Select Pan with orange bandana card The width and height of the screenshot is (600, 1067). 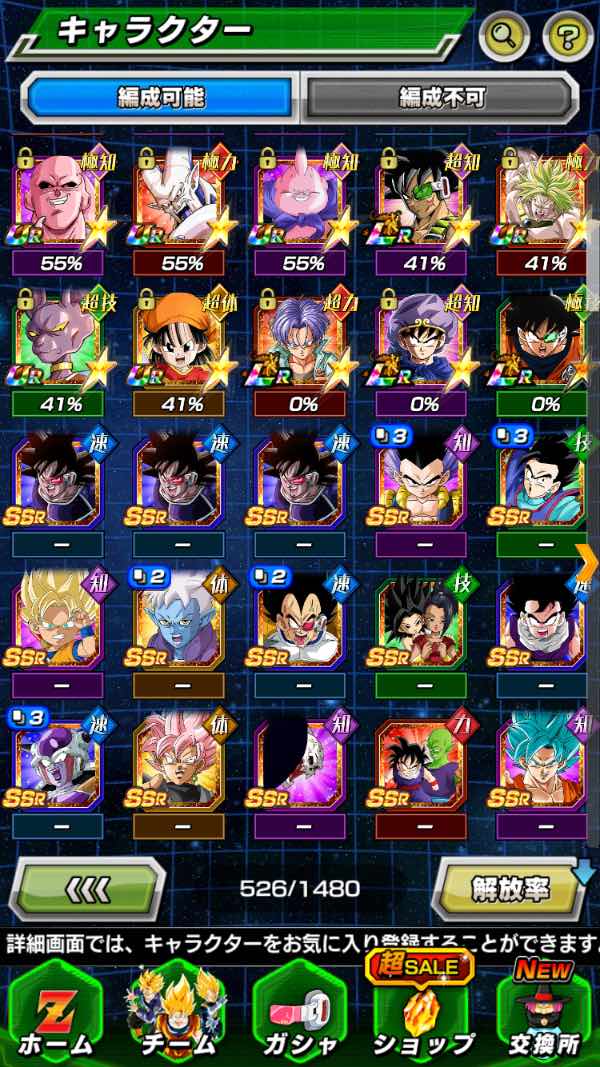tap(179, 342)
